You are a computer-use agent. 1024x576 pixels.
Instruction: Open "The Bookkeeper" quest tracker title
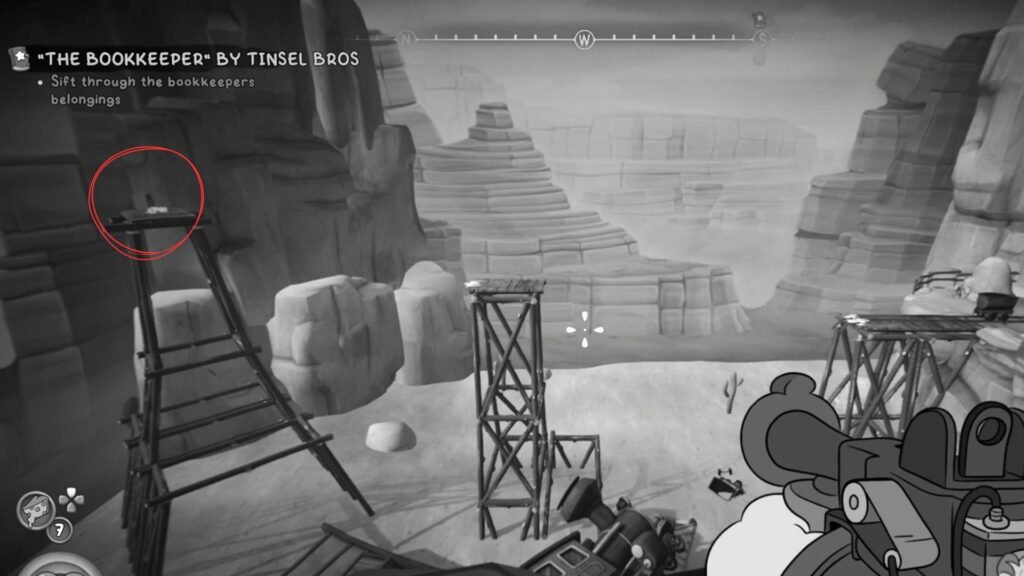[195, 59]
